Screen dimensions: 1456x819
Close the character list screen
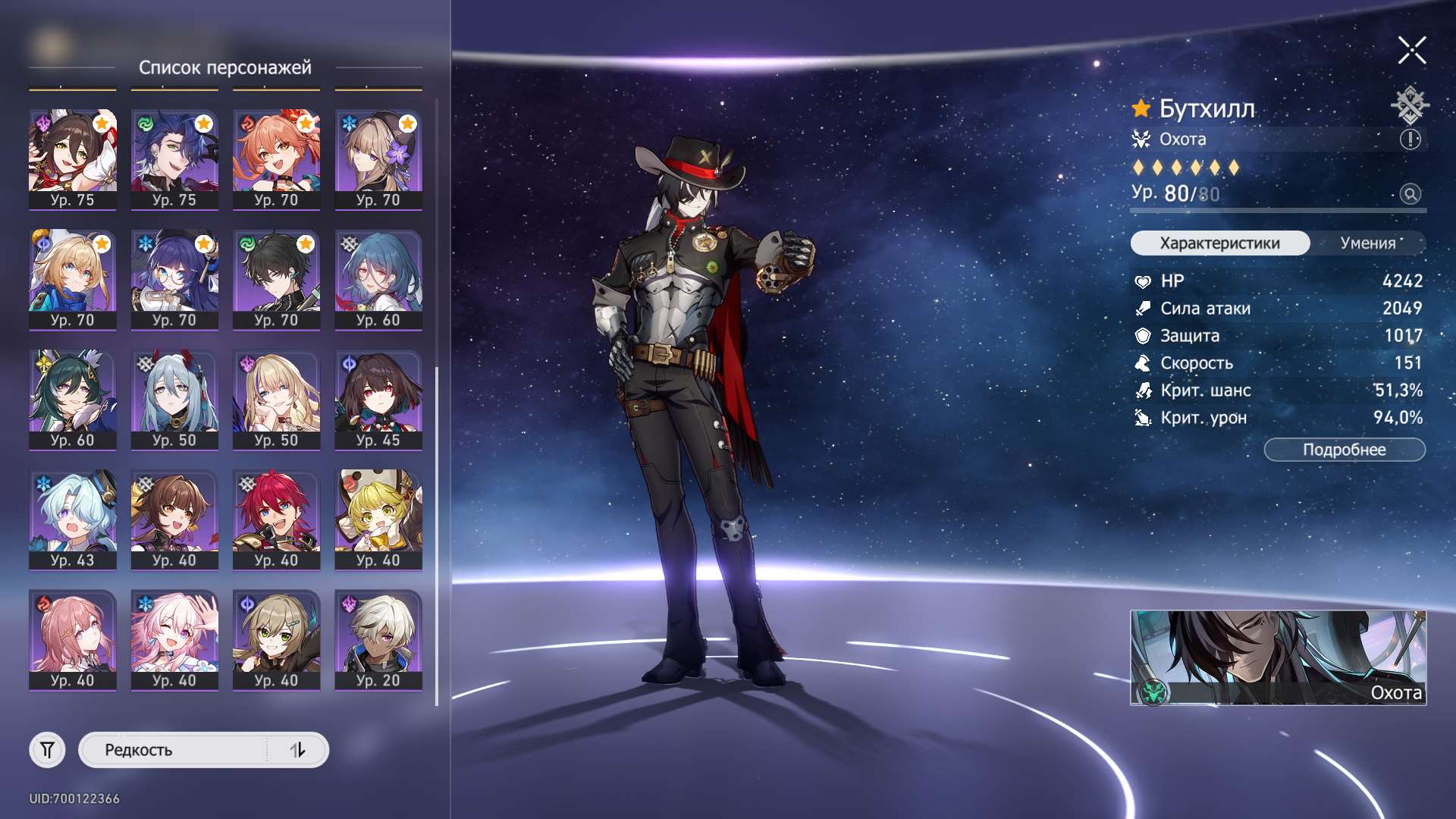(1411, 51)
